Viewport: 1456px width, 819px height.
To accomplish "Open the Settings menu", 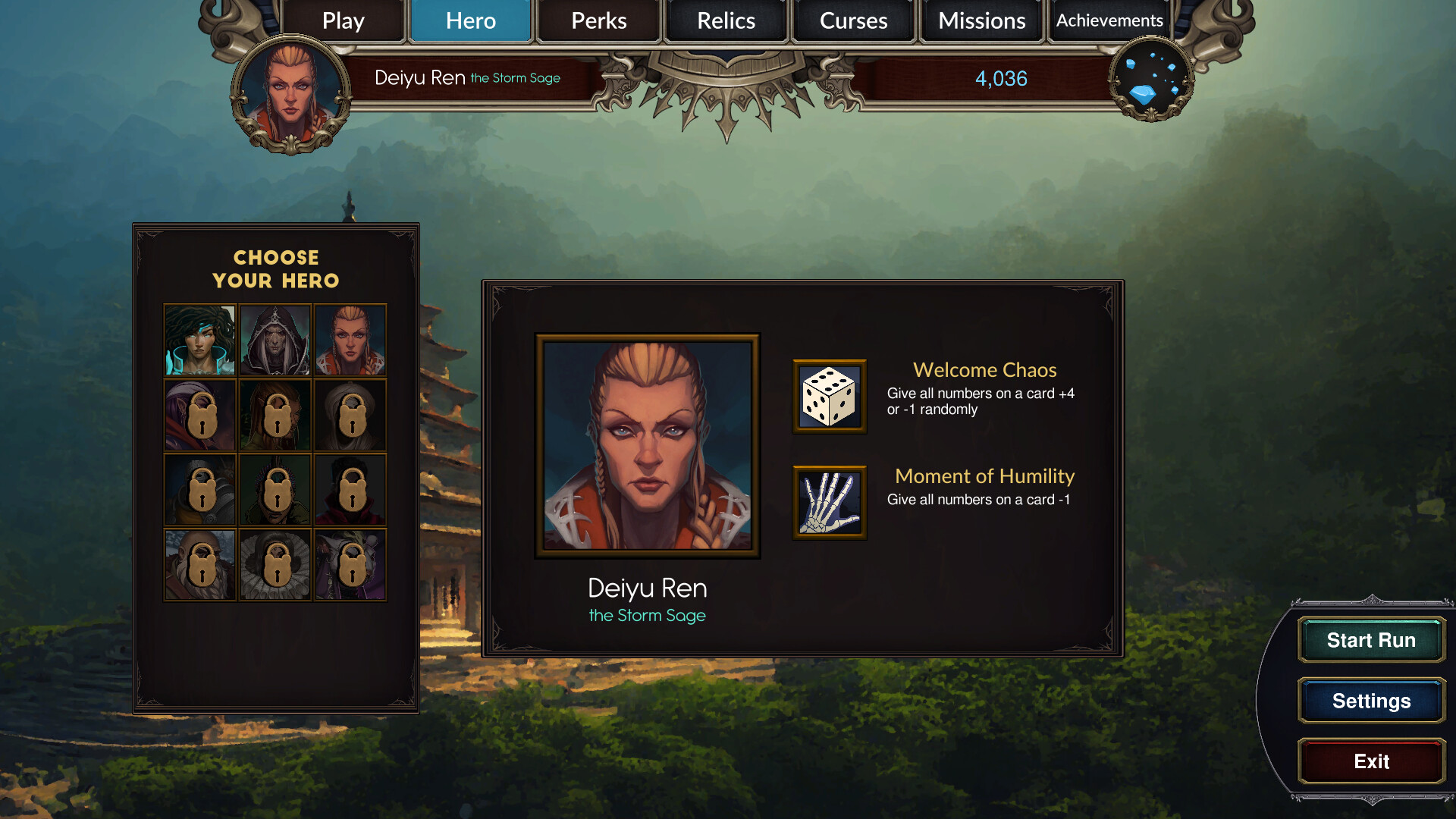I will tap(1370, 701).
